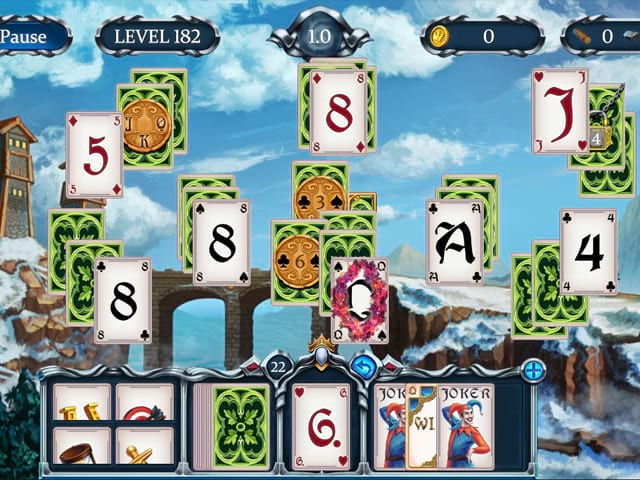Draw a card from the green stock pile

241,425
